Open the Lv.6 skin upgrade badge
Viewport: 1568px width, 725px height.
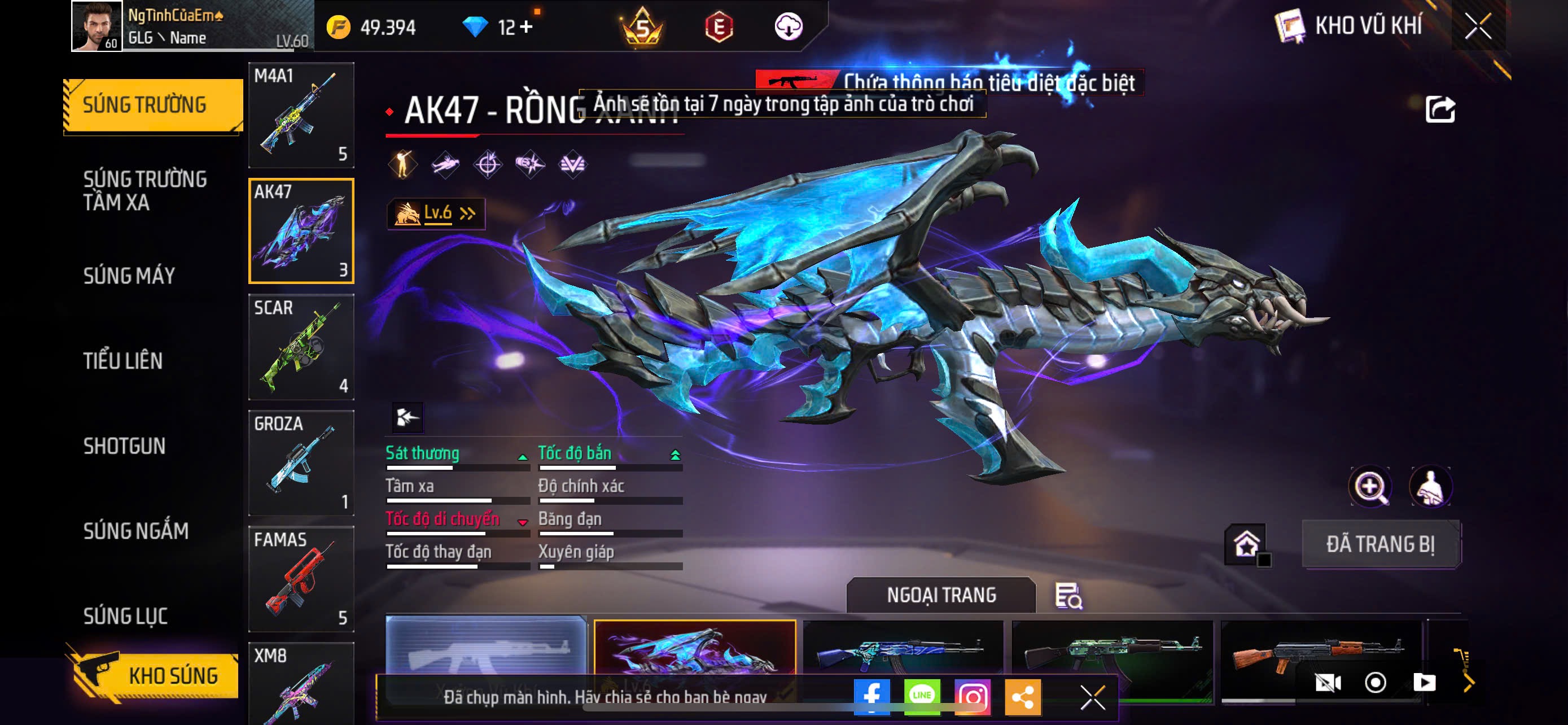(436, 213)
